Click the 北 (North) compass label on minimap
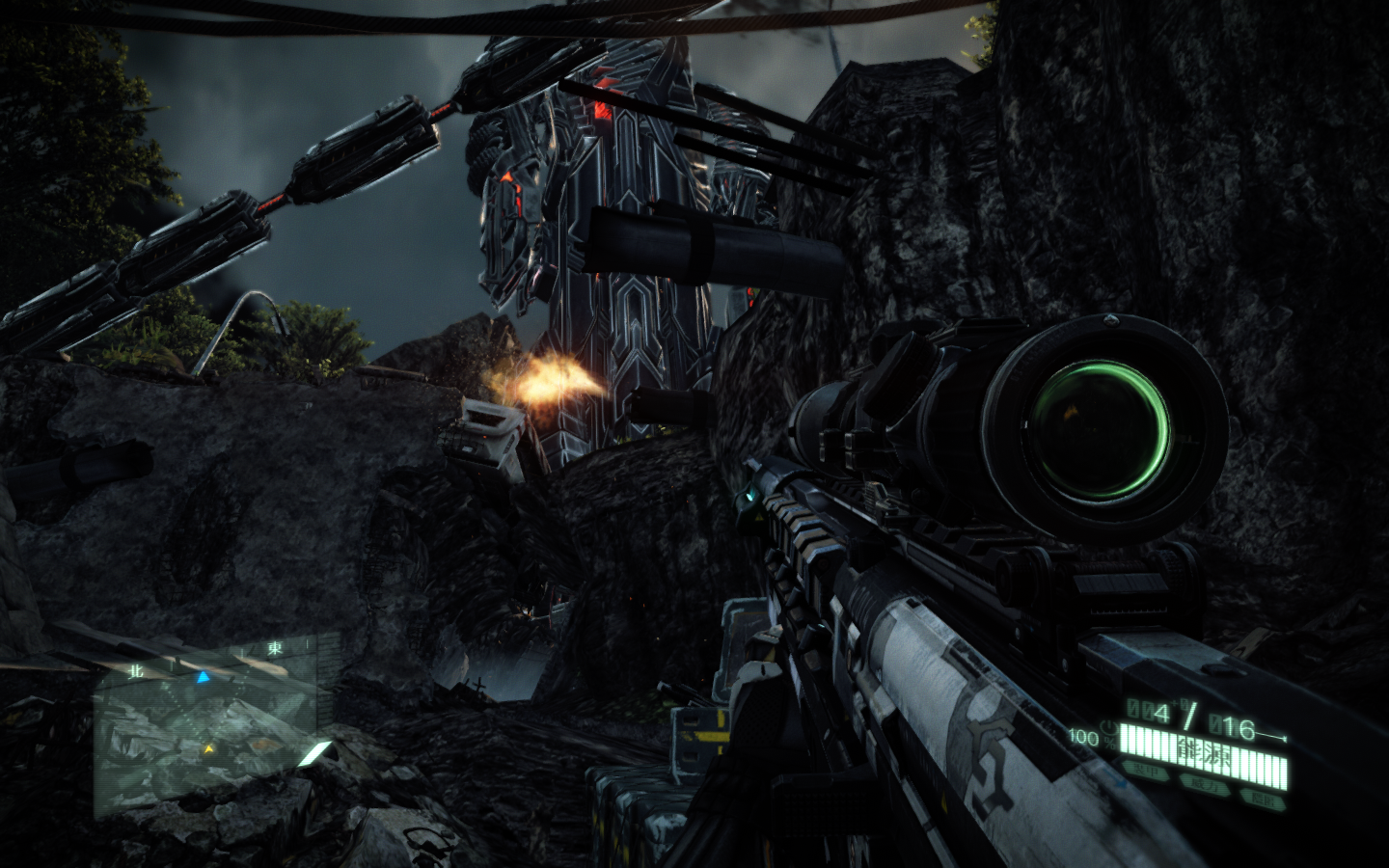The height and width of the screenshot is (868, 1389). 136,670
